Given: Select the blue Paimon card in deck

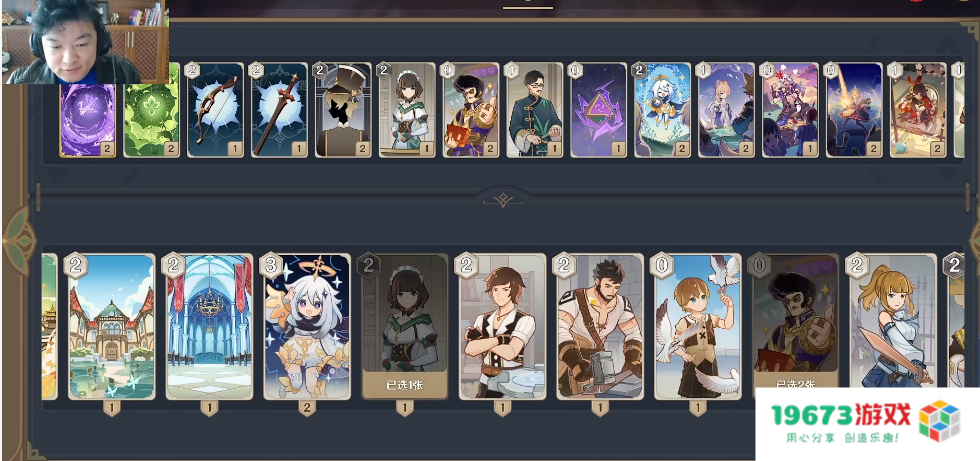Looking at the screenshot, I should coord(662,110).
